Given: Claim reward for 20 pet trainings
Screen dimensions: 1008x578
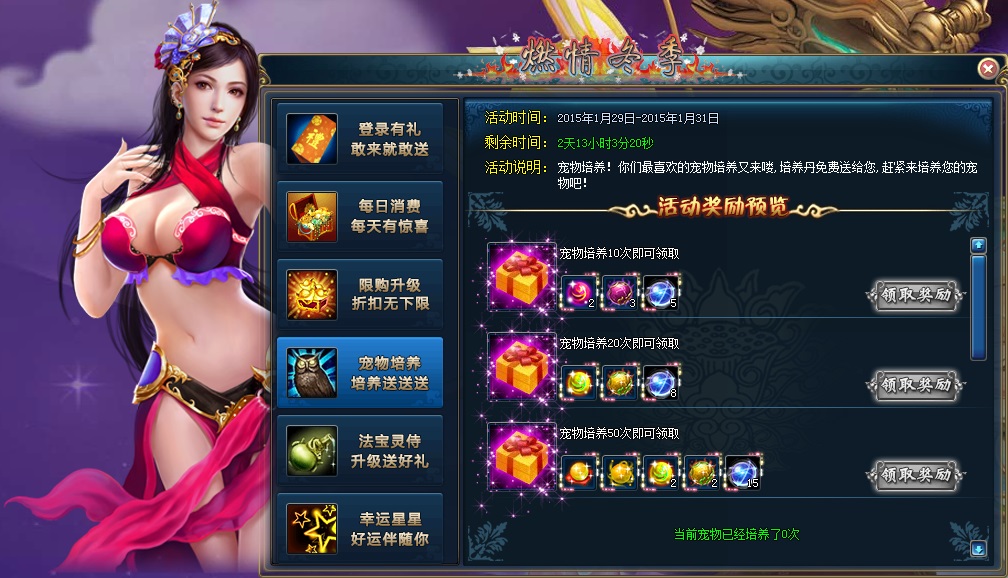Looking at the screenshot, I should [916, 385].
